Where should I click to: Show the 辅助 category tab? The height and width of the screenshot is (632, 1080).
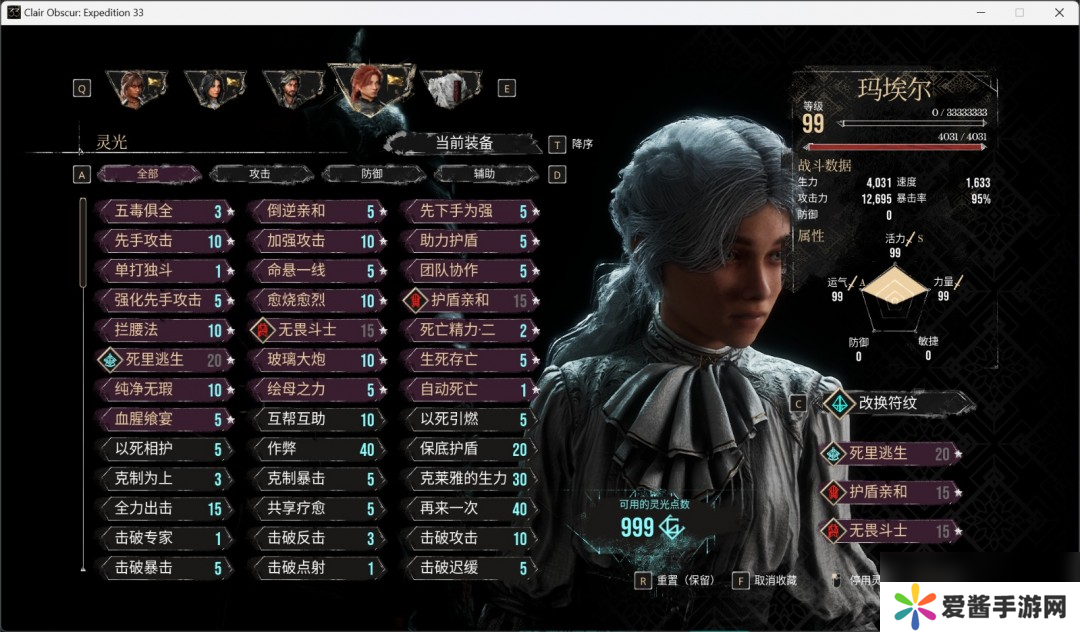tap(484, 174)
